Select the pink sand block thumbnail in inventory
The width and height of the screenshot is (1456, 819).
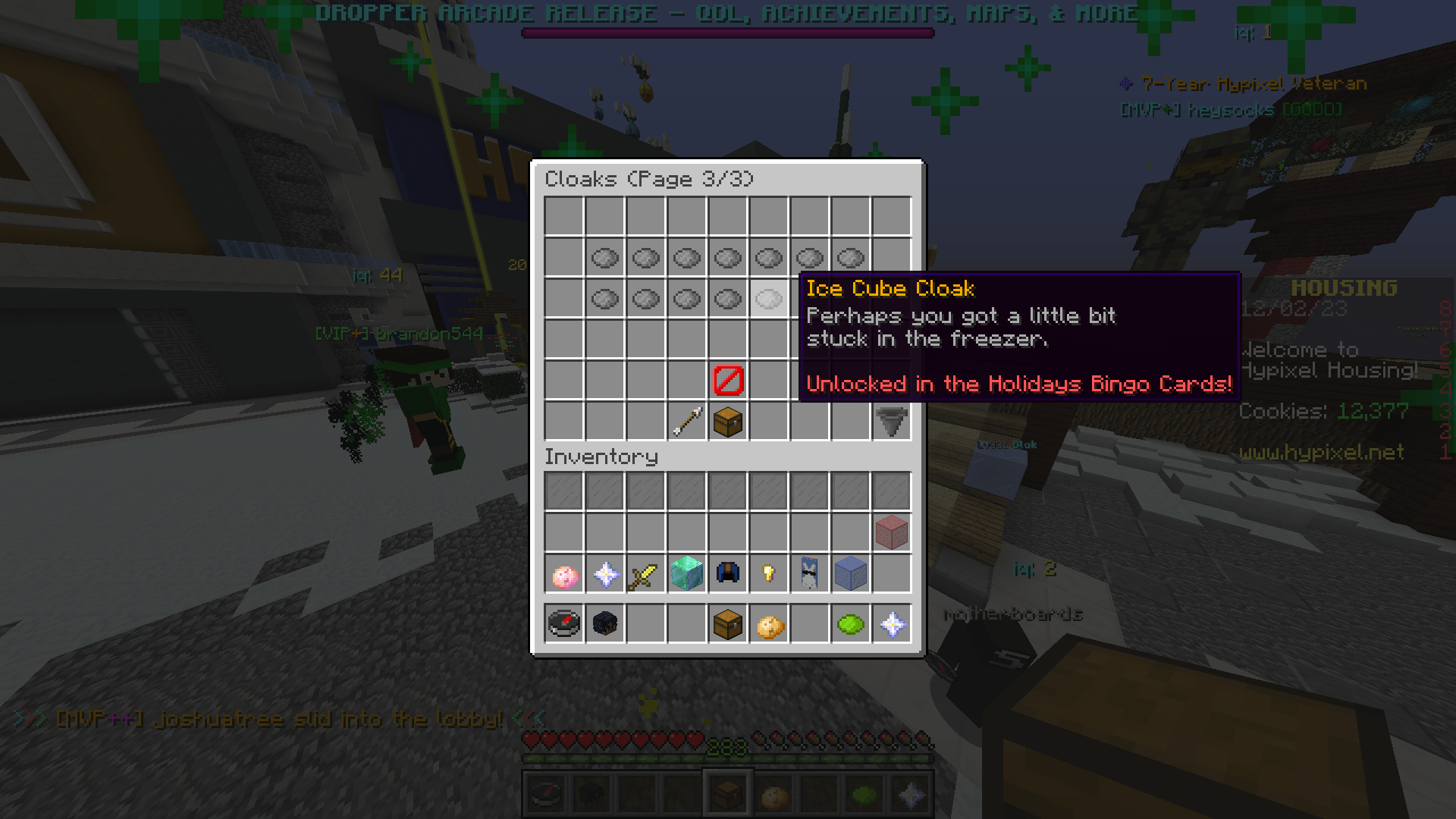[891, 532]
